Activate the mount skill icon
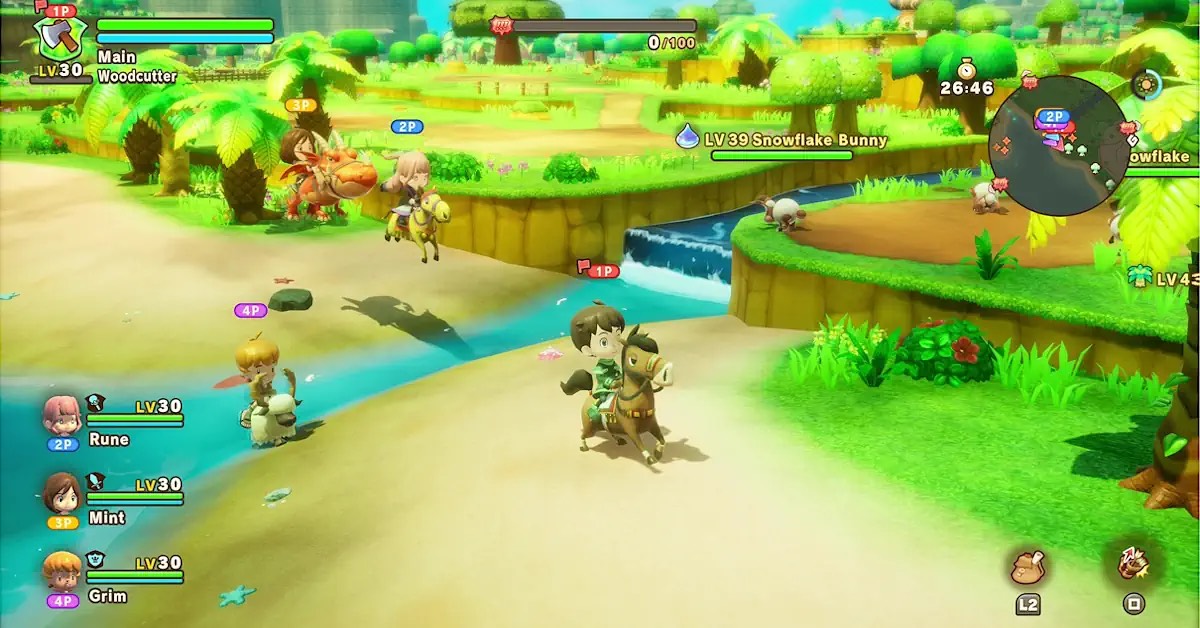Image resolution: width=1200 pixels, height=628 pixels. 1133,566
